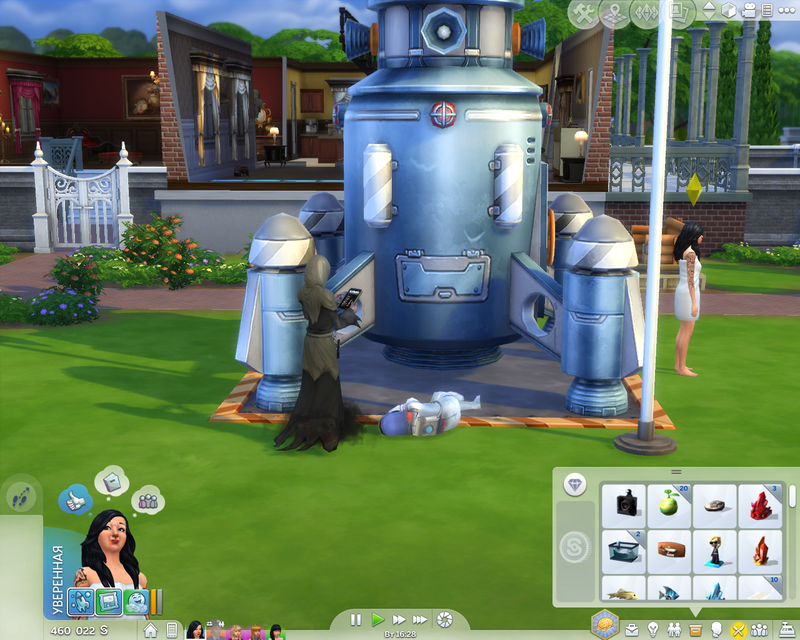800x640 pixels.
Task: Click the thumbs-up whim bubble
Action: click(76, 498)
